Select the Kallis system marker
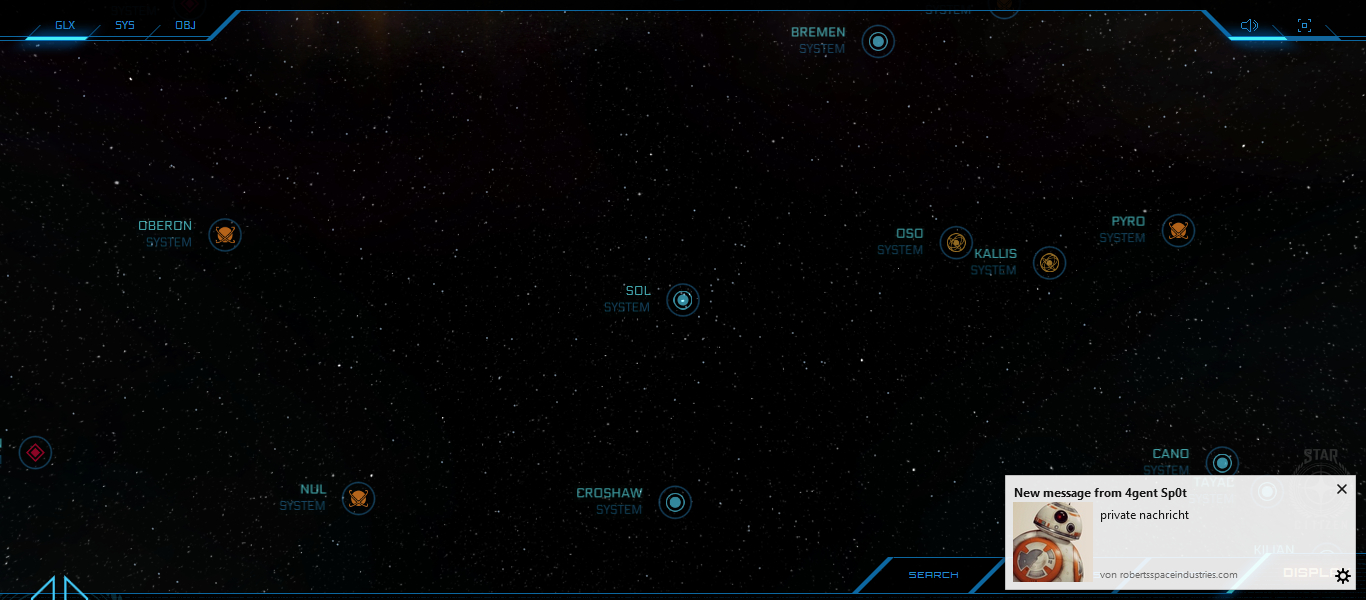The width and height of the screenshot is (1366, 600). [1049, 262]
